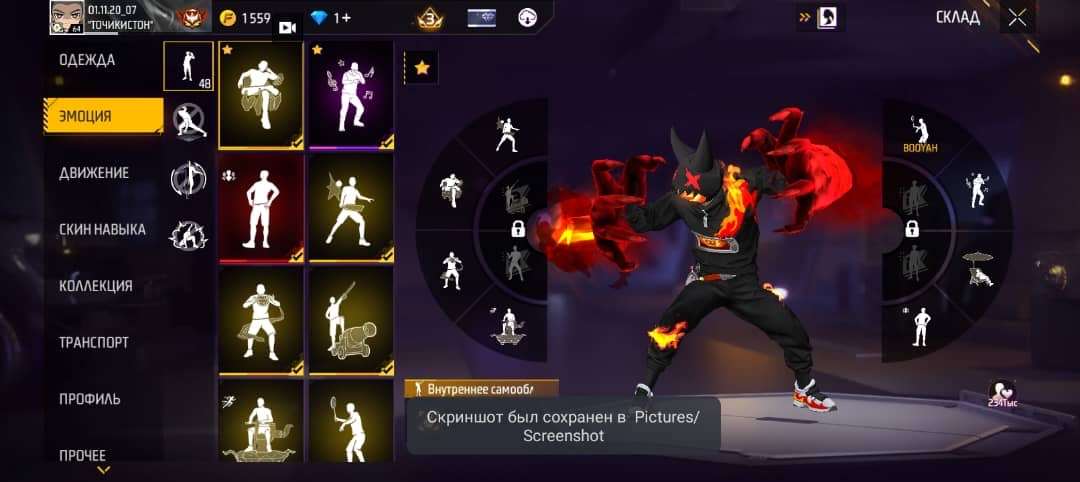The height and width of the screenshot is (482, 1080).
Task: Pick the purple emote with music notes
Action: [x=350, y=97]
